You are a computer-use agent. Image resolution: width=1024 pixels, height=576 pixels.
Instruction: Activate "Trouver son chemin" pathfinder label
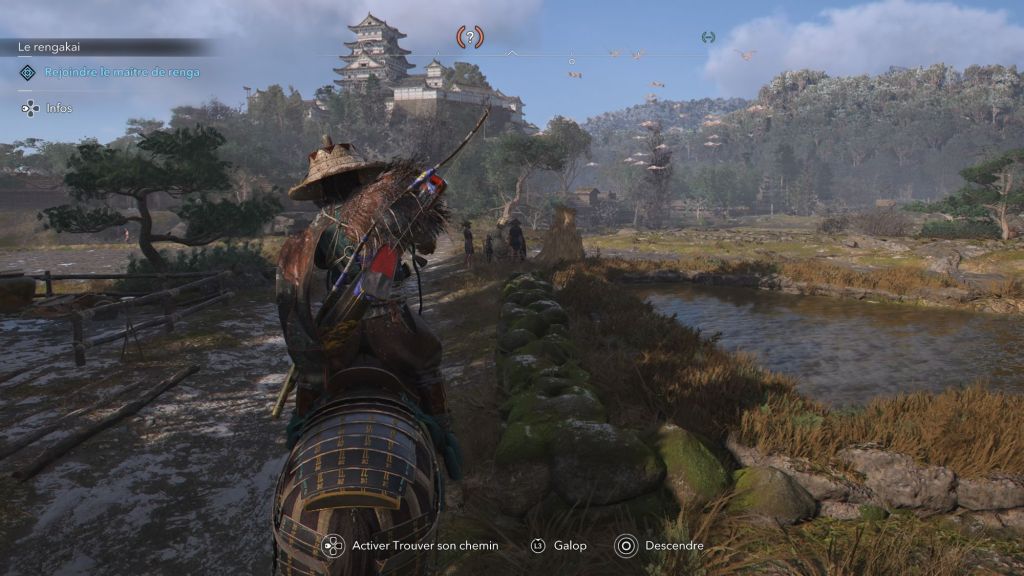[425, 546]
